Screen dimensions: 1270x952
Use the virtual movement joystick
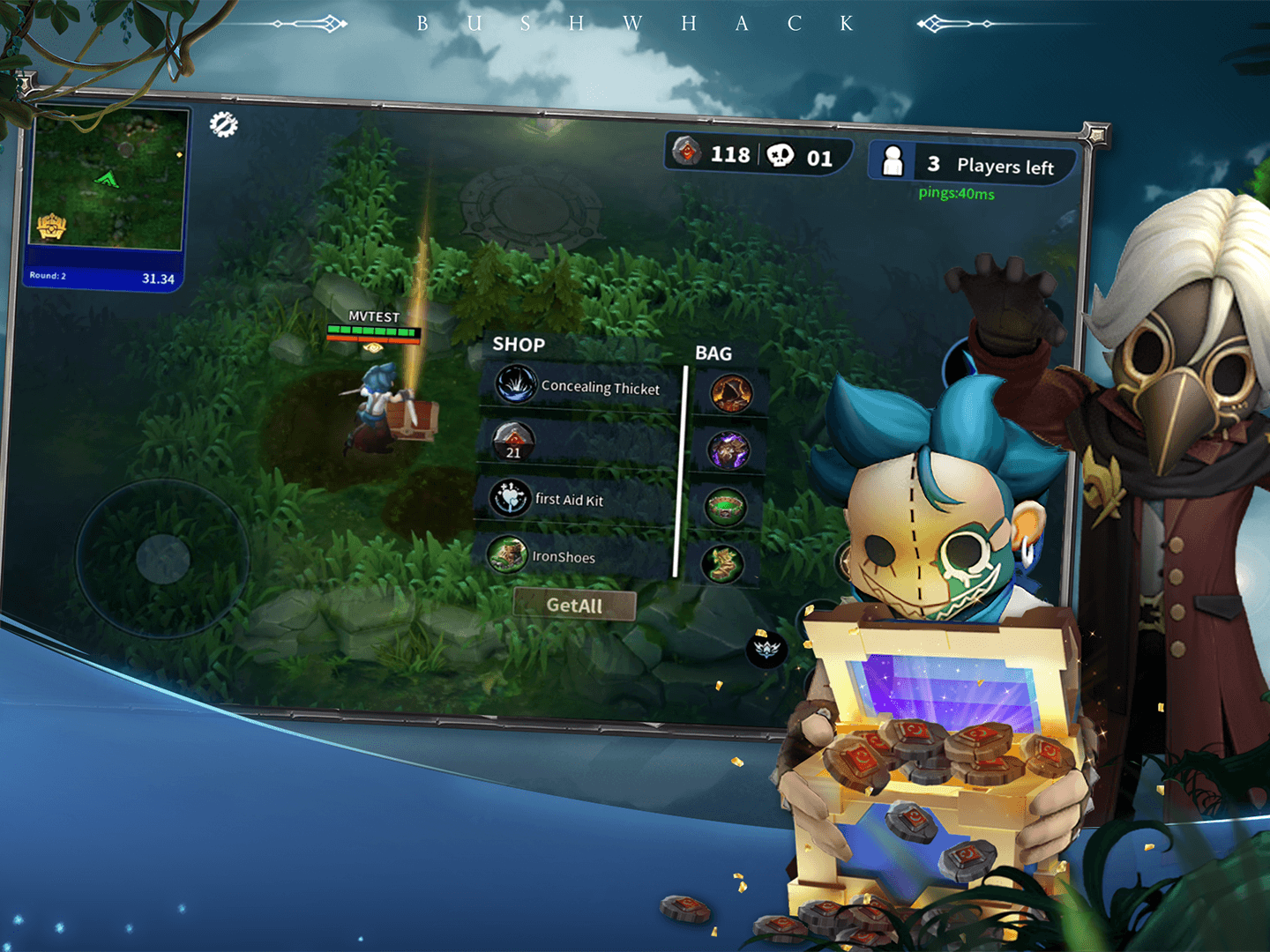pos(163,558)
